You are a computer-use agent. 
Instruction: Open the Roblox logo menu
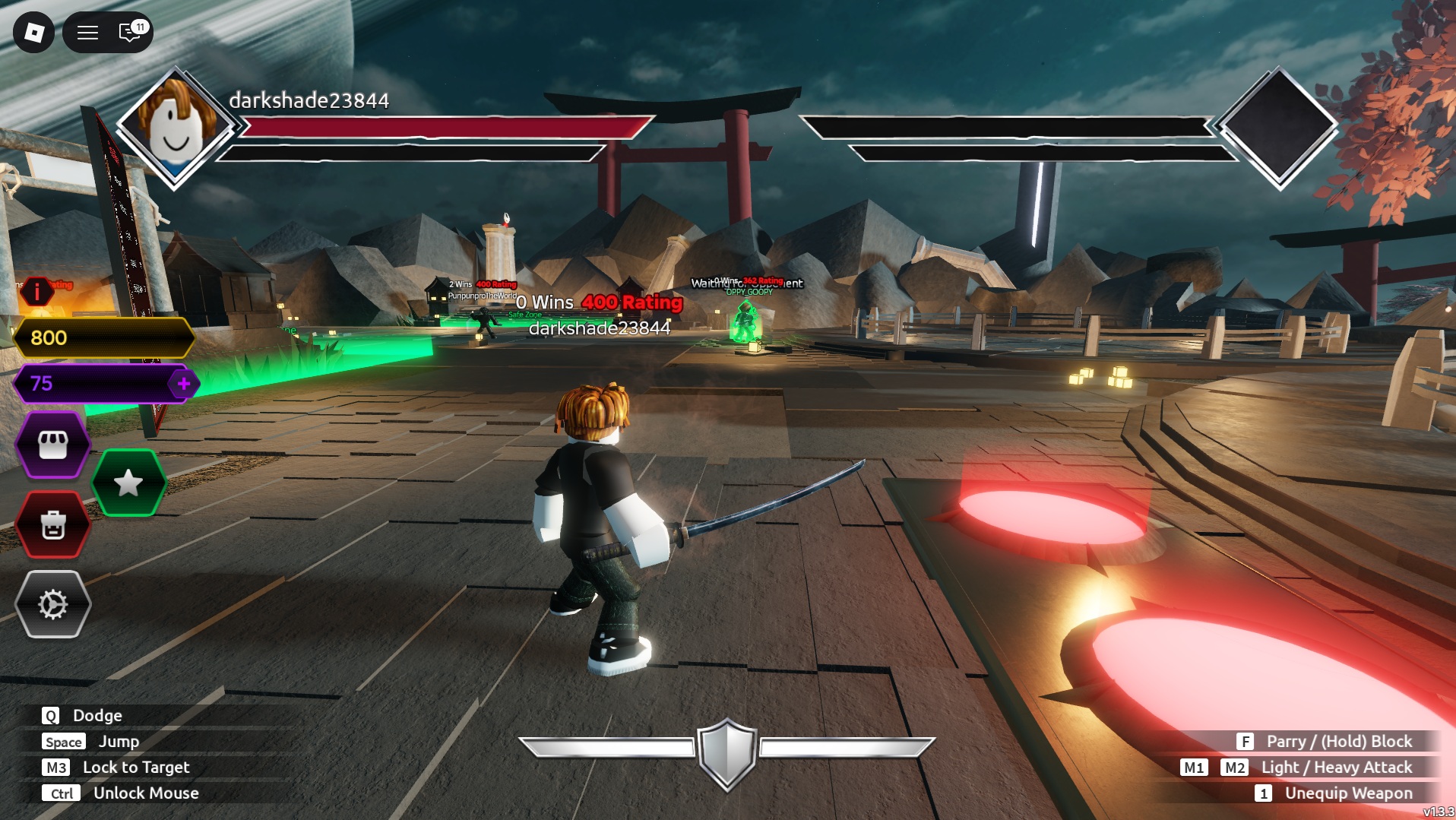pyautogui.click(x=33, y=32)
